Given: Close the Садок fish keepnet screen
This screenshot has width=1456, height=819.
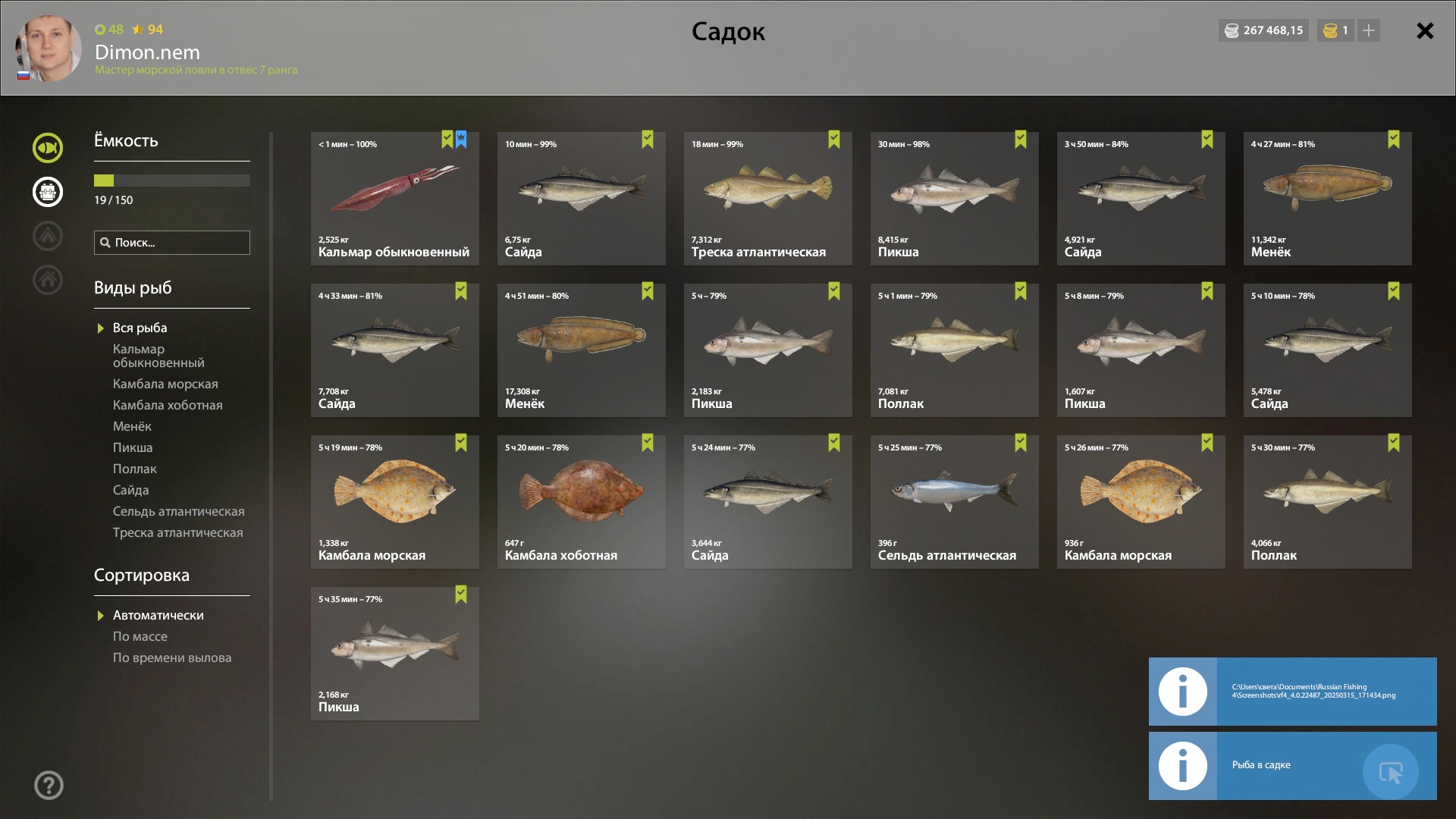Looking at the screenshot, I should [1425, 31].
